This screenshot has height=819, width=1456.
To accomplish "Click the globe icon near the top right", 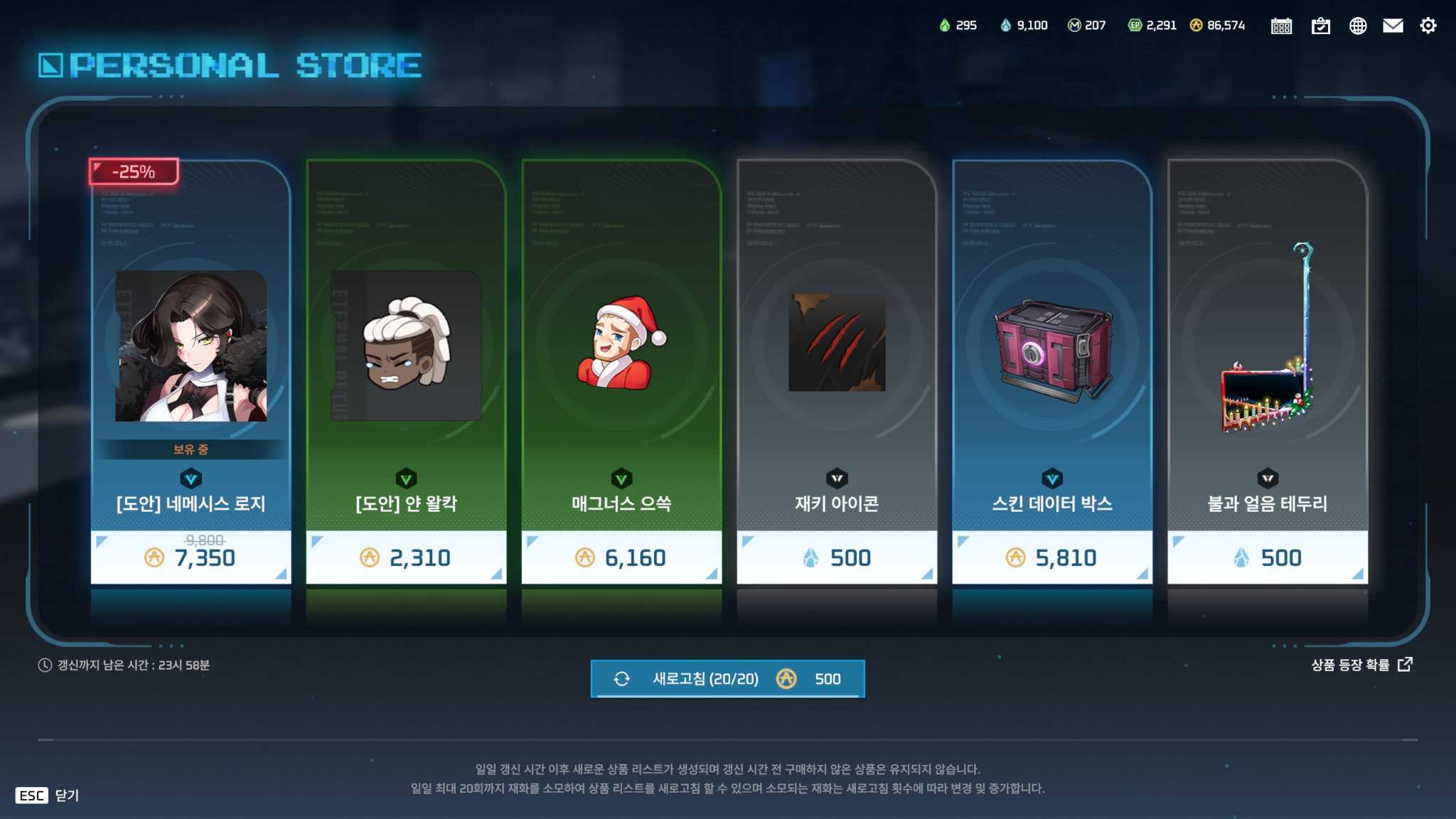I will pos(1358,25).
